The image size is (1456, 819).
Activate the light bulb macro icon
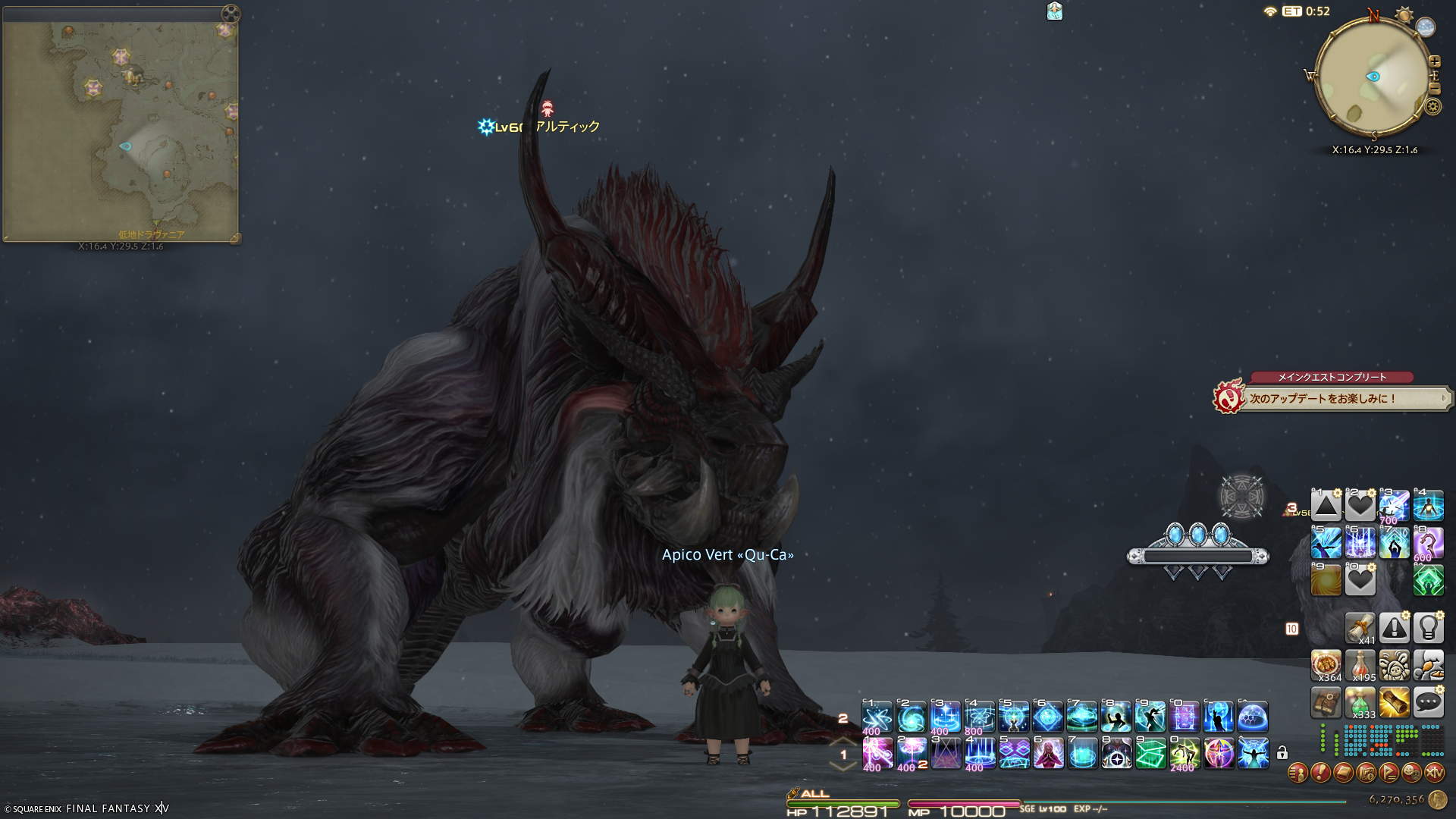click(1428, 627)
